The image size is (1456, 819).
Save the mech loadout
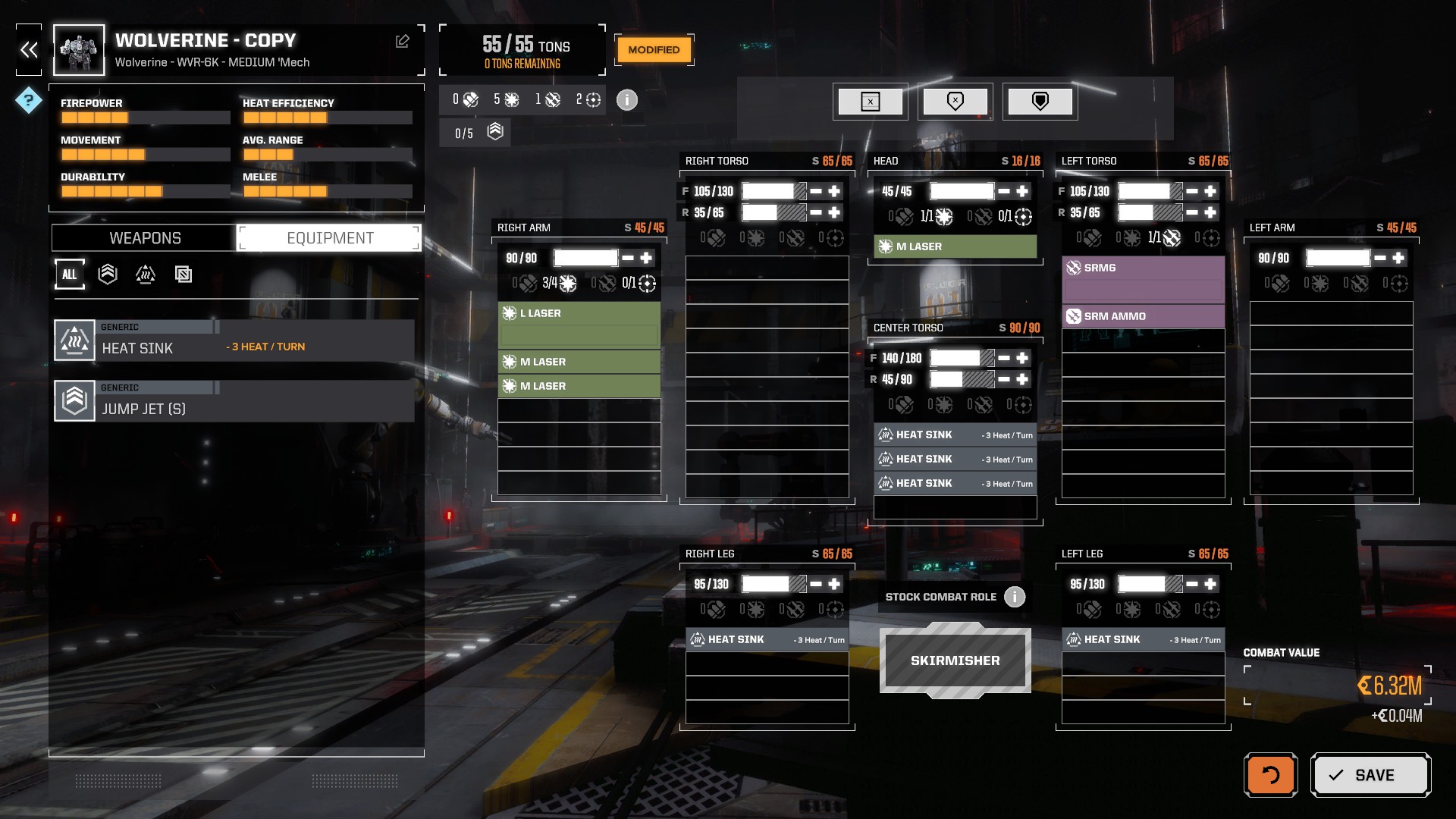pos(1370,775)
